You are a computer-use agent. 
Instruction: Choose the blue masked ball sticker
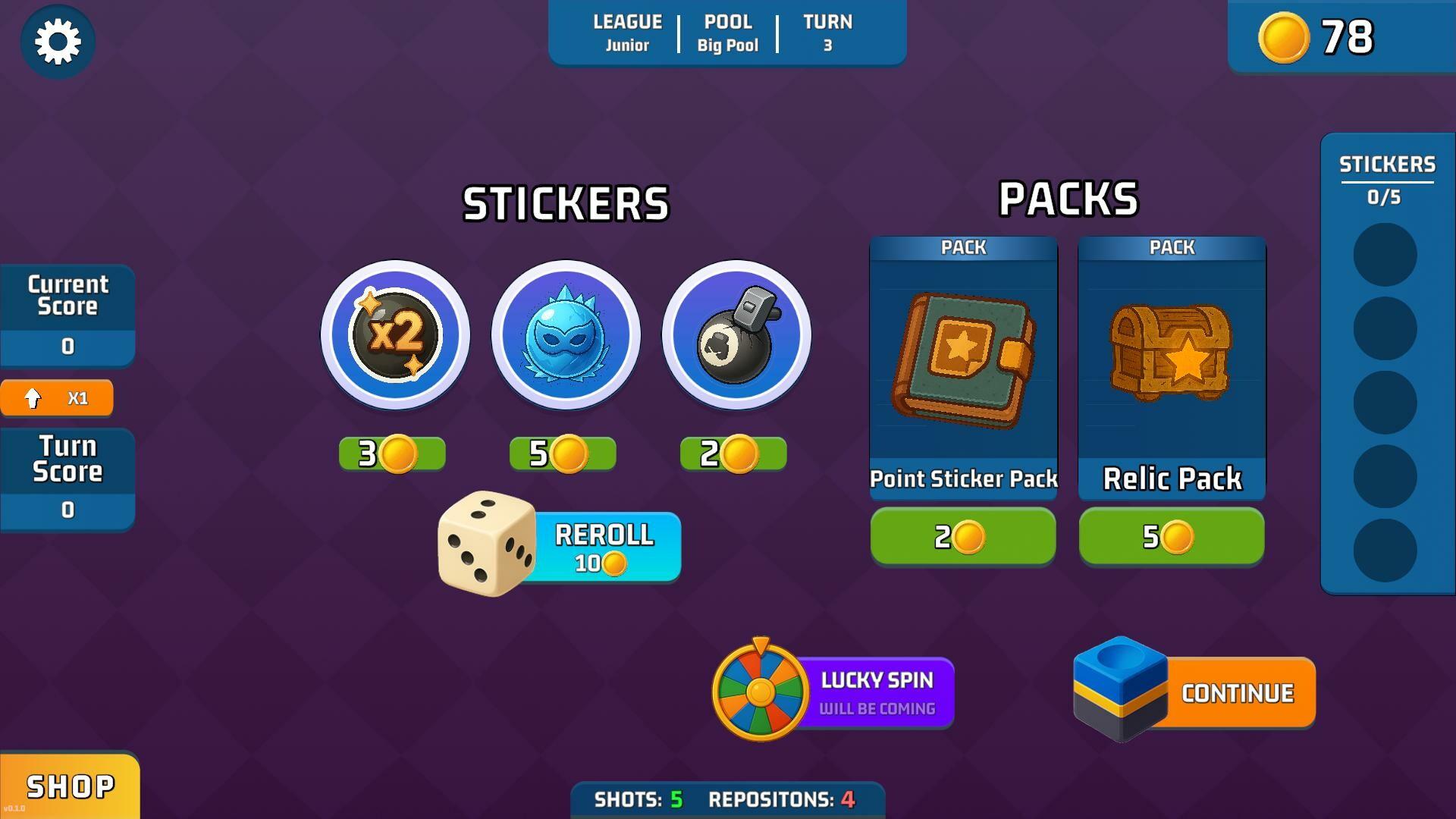(x=566, y=334)
